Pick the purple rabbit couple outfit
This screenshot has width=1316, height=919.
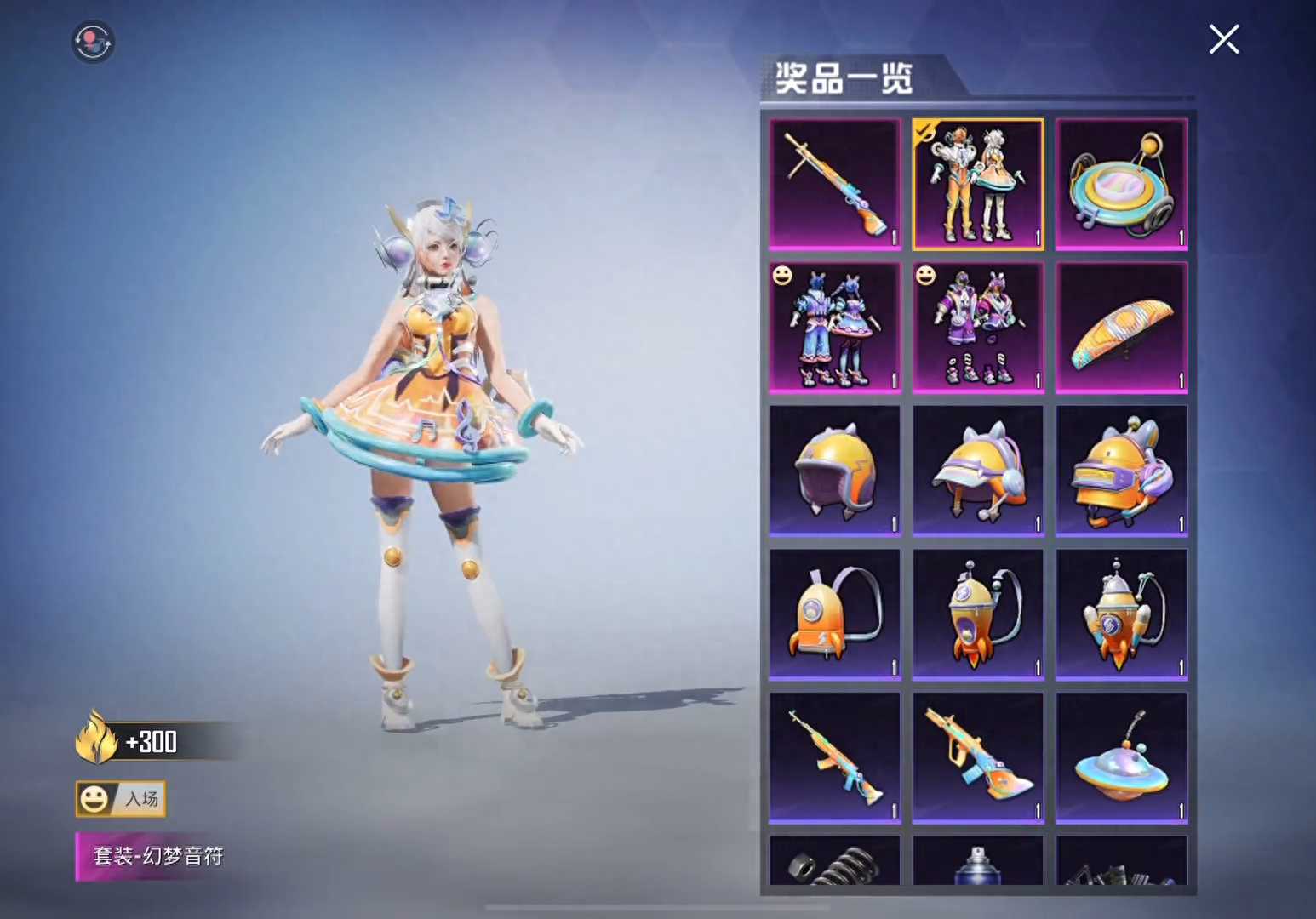coord(978,328)
